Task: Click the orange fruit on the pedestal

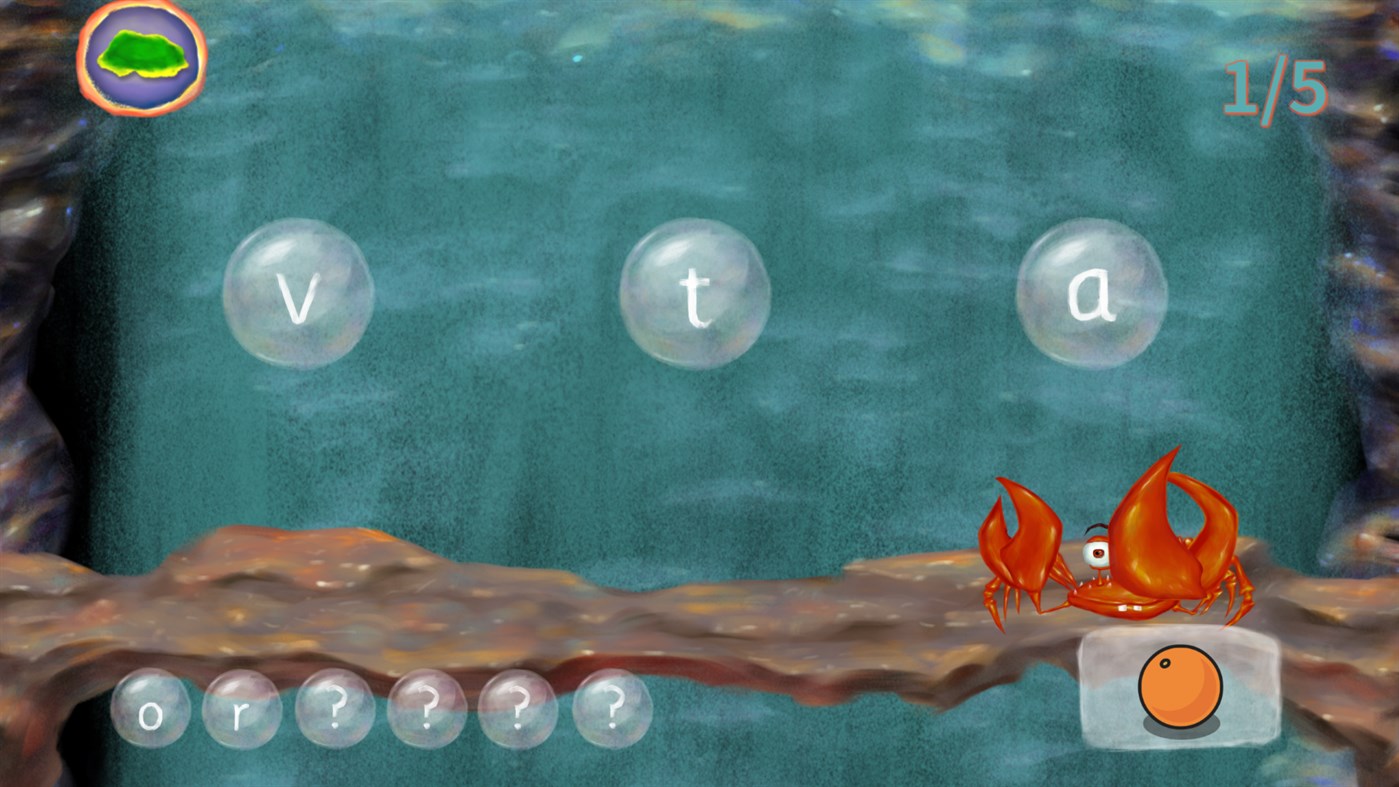Action: point(1180,688)
